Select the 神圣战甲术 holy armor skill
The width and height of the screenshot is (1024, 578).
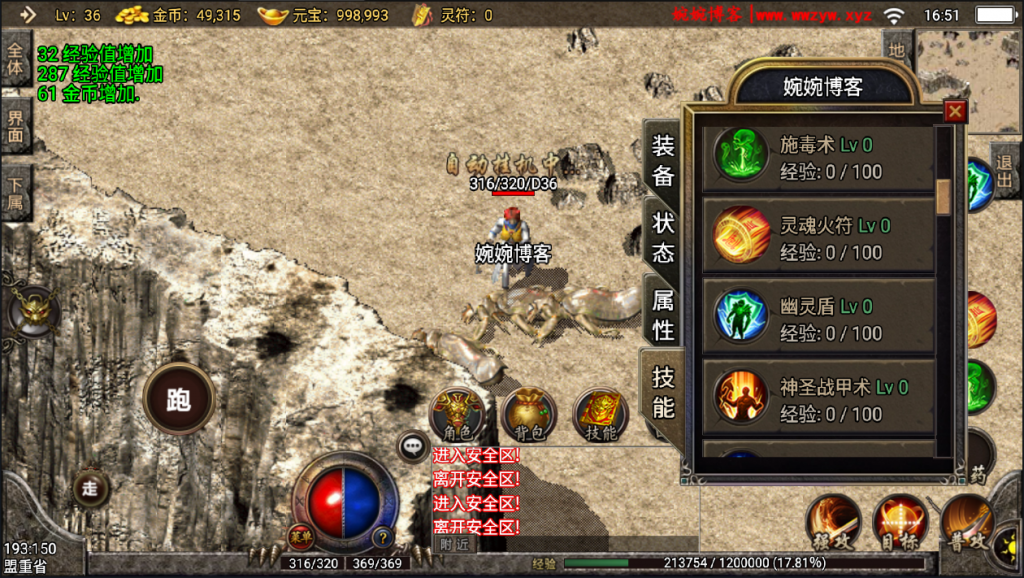click(820, 400)
